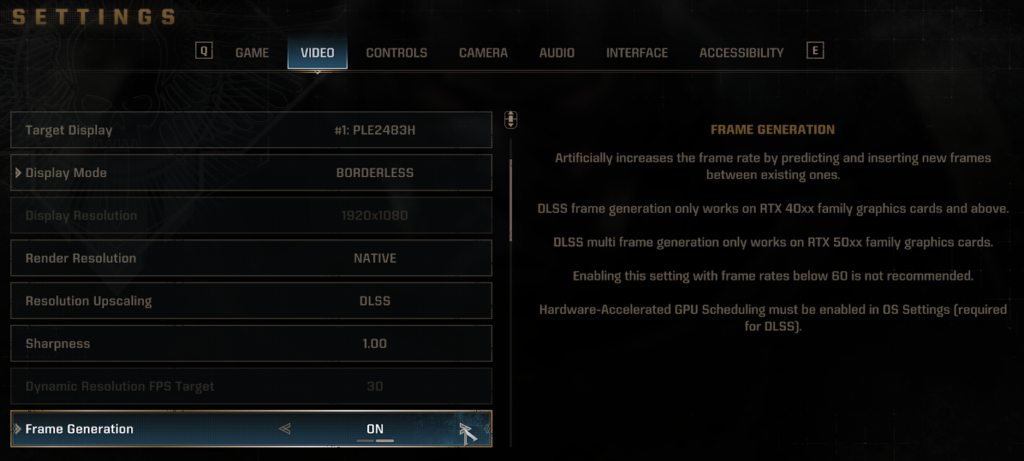This screenshot has width=1024, height=461.
Task: Show the Audio settings tab
Action: pyautogui.click(x=557, y=53)
